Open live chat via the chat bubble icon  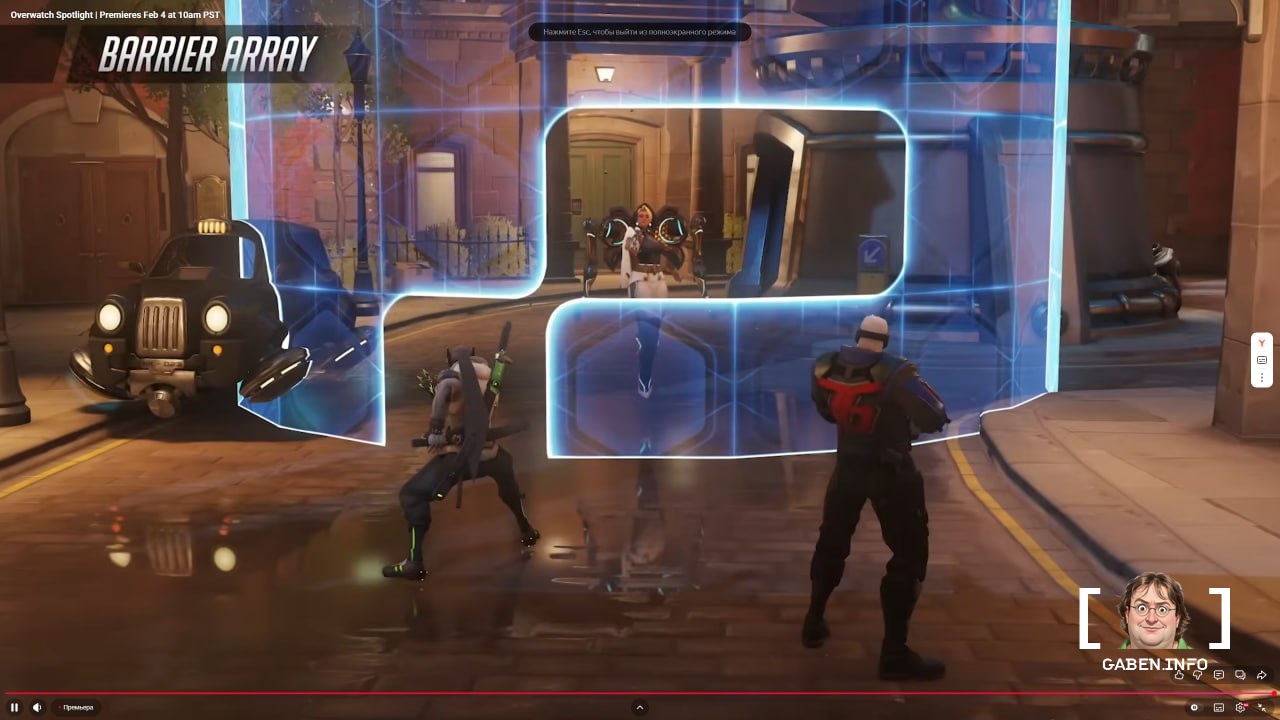pos(1240,675)
